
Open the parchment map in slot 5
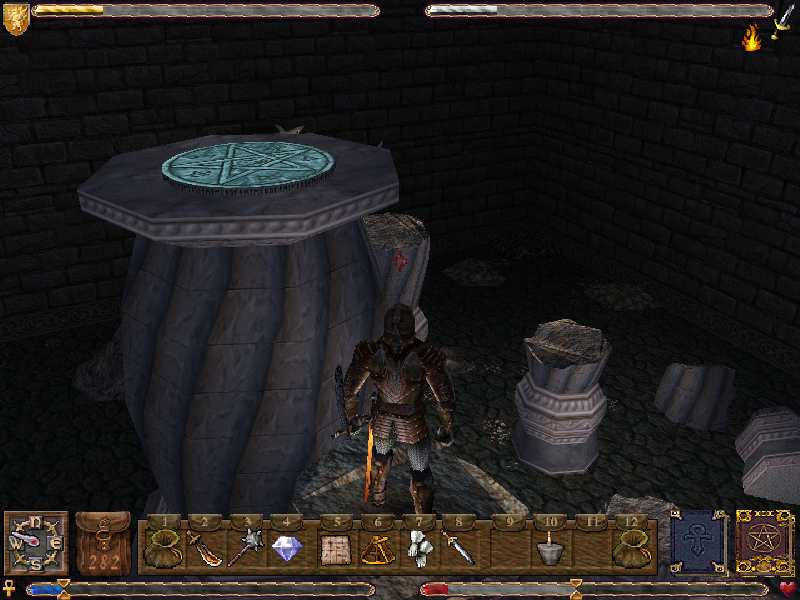pyautogui.click(x=333, y=548)
